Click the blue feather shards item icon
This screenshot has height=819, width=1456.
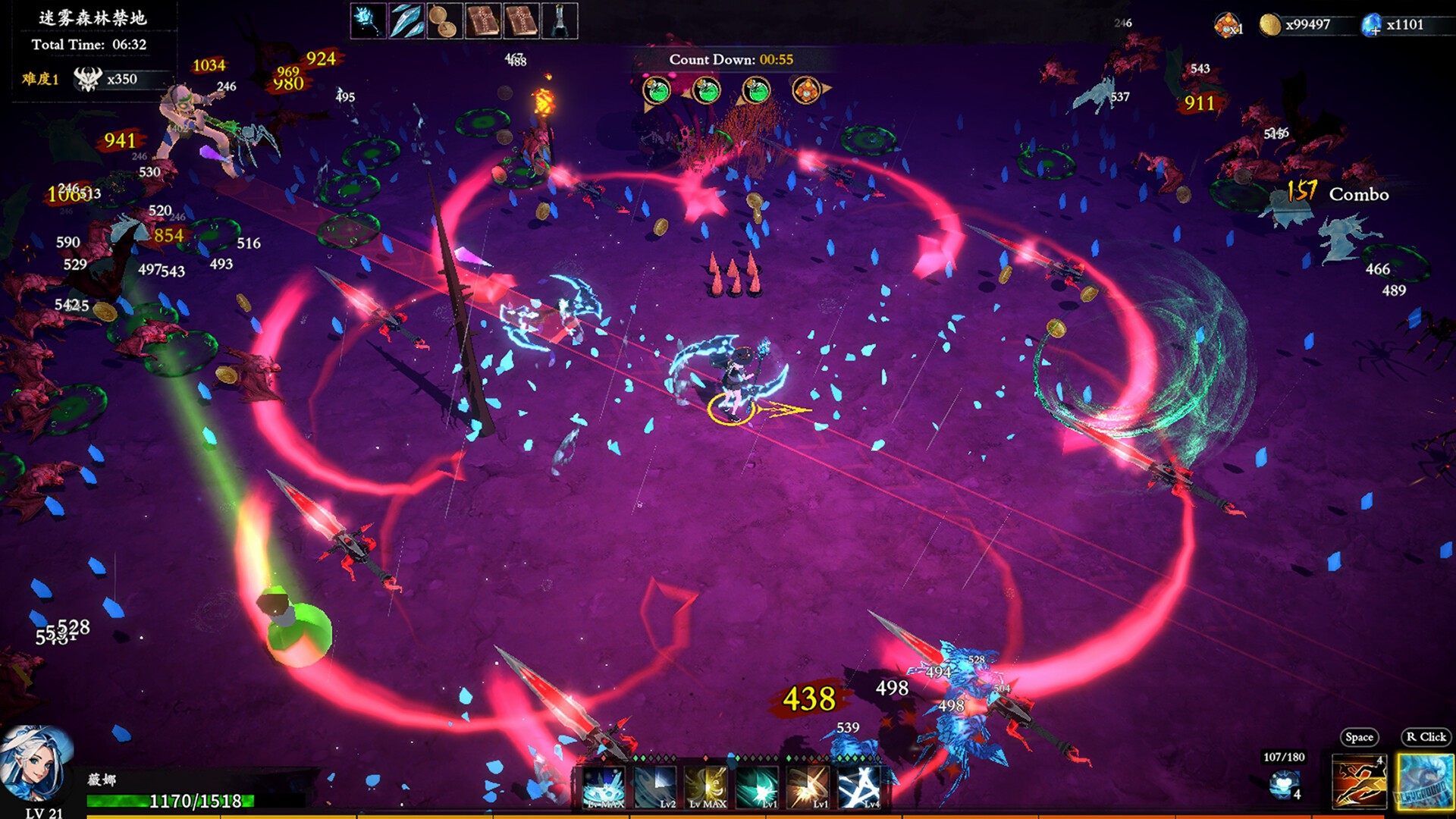[x=406, y=20]
